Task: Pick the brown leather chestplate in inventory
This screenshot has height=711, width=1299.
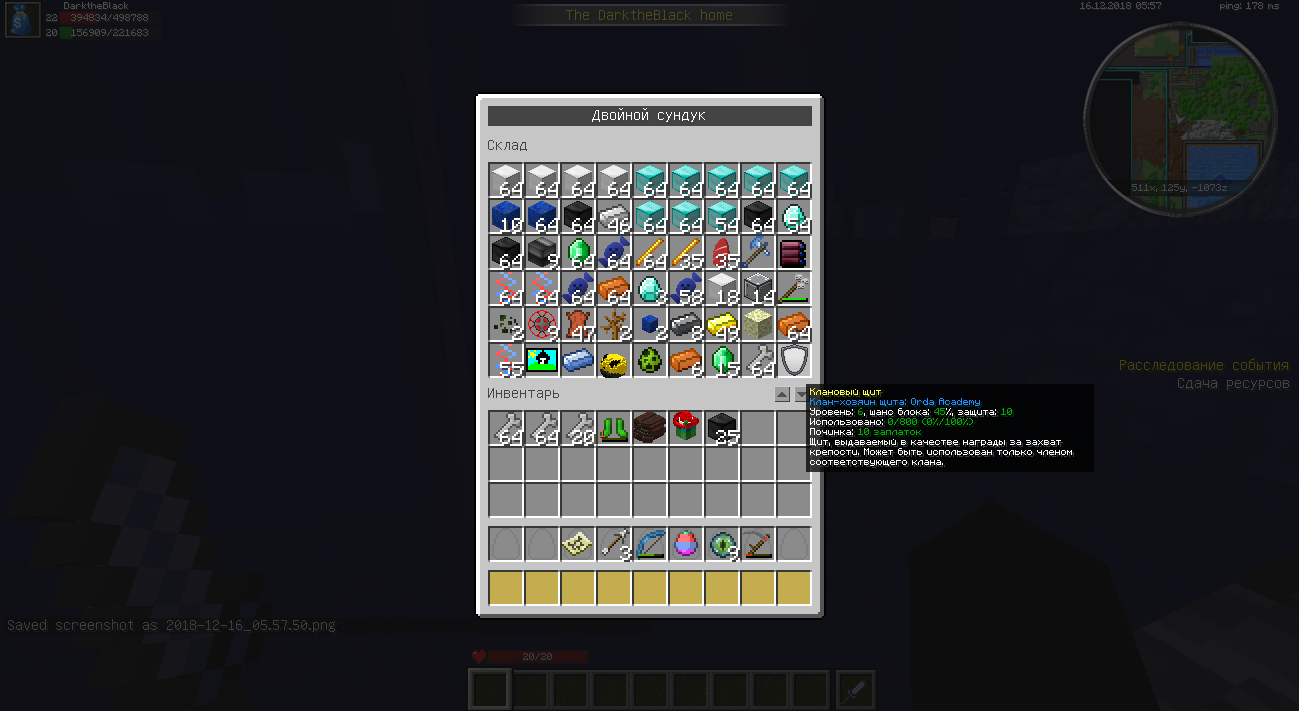Action: 650,428
